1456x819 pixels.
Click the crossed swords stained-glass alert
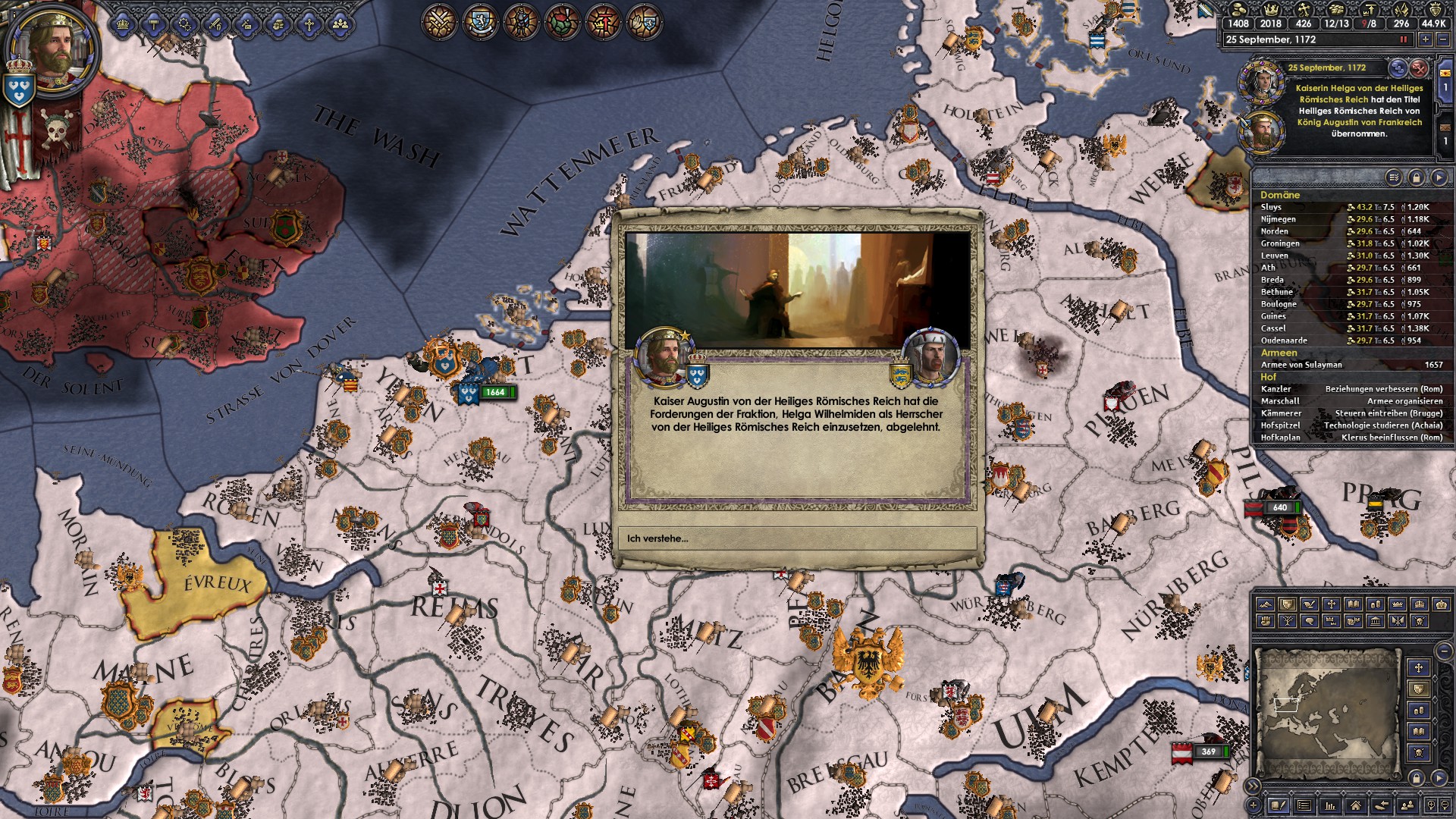[x=439, y=21]
